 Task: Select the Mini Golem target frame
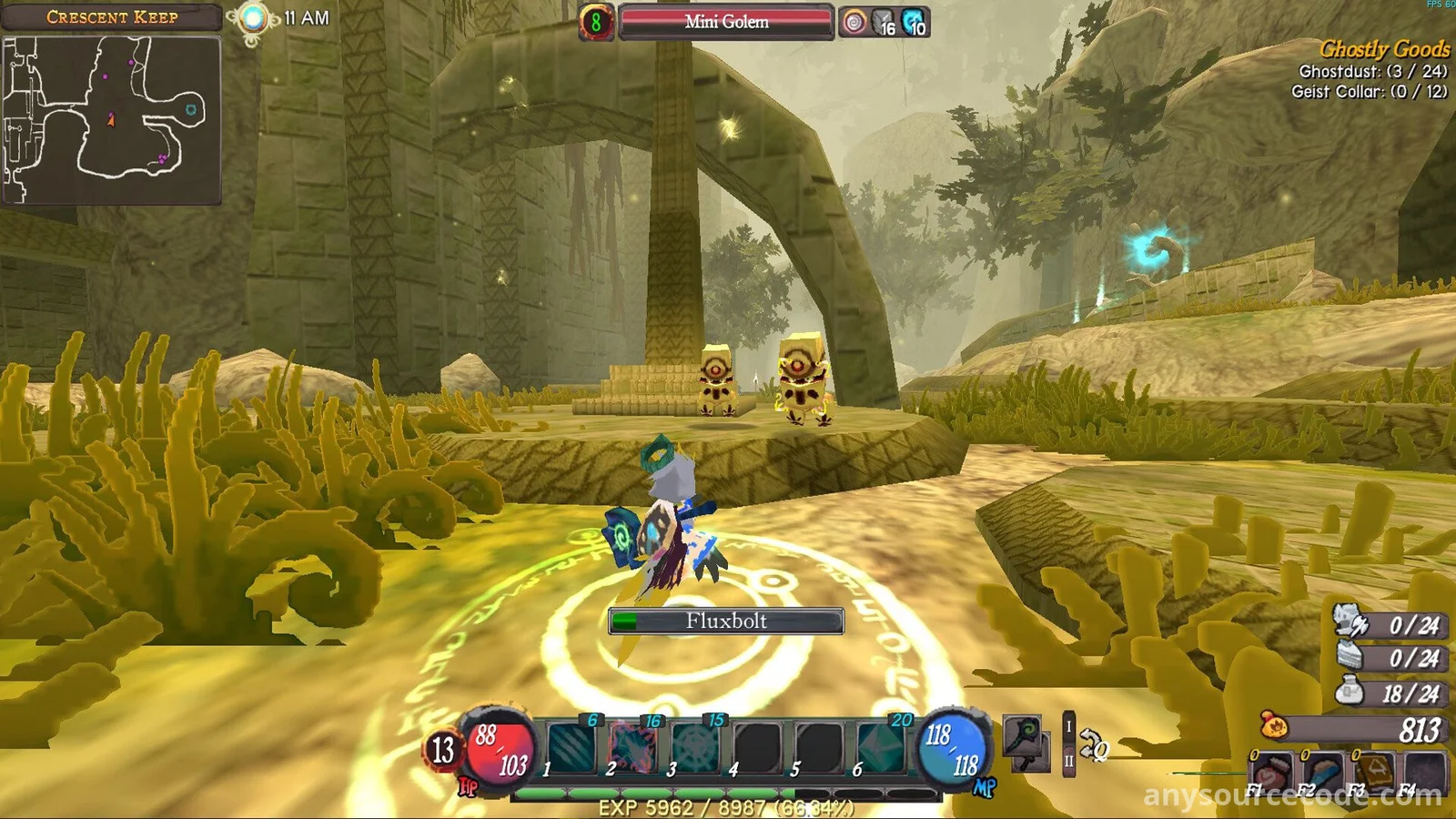726,22
